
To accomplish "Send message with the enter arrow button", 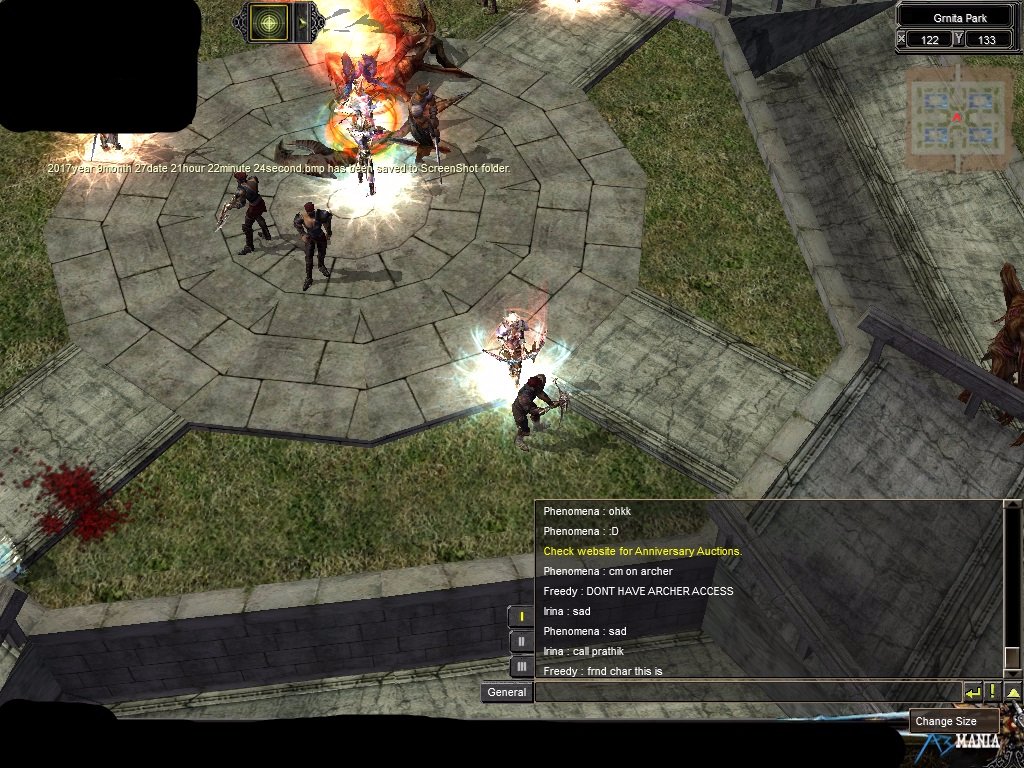I will (972, 692).
